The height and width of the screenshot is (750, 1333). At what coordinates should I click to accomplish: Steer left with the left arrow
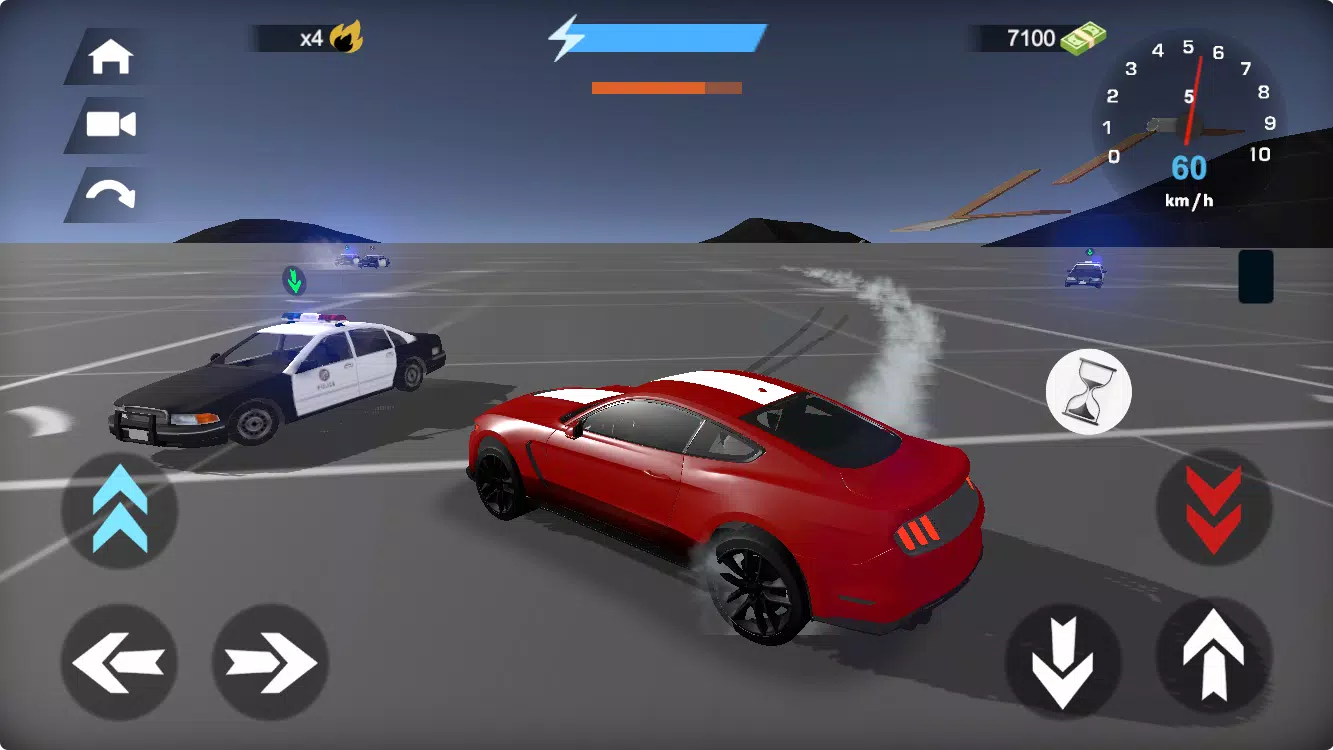pos(119,662)
